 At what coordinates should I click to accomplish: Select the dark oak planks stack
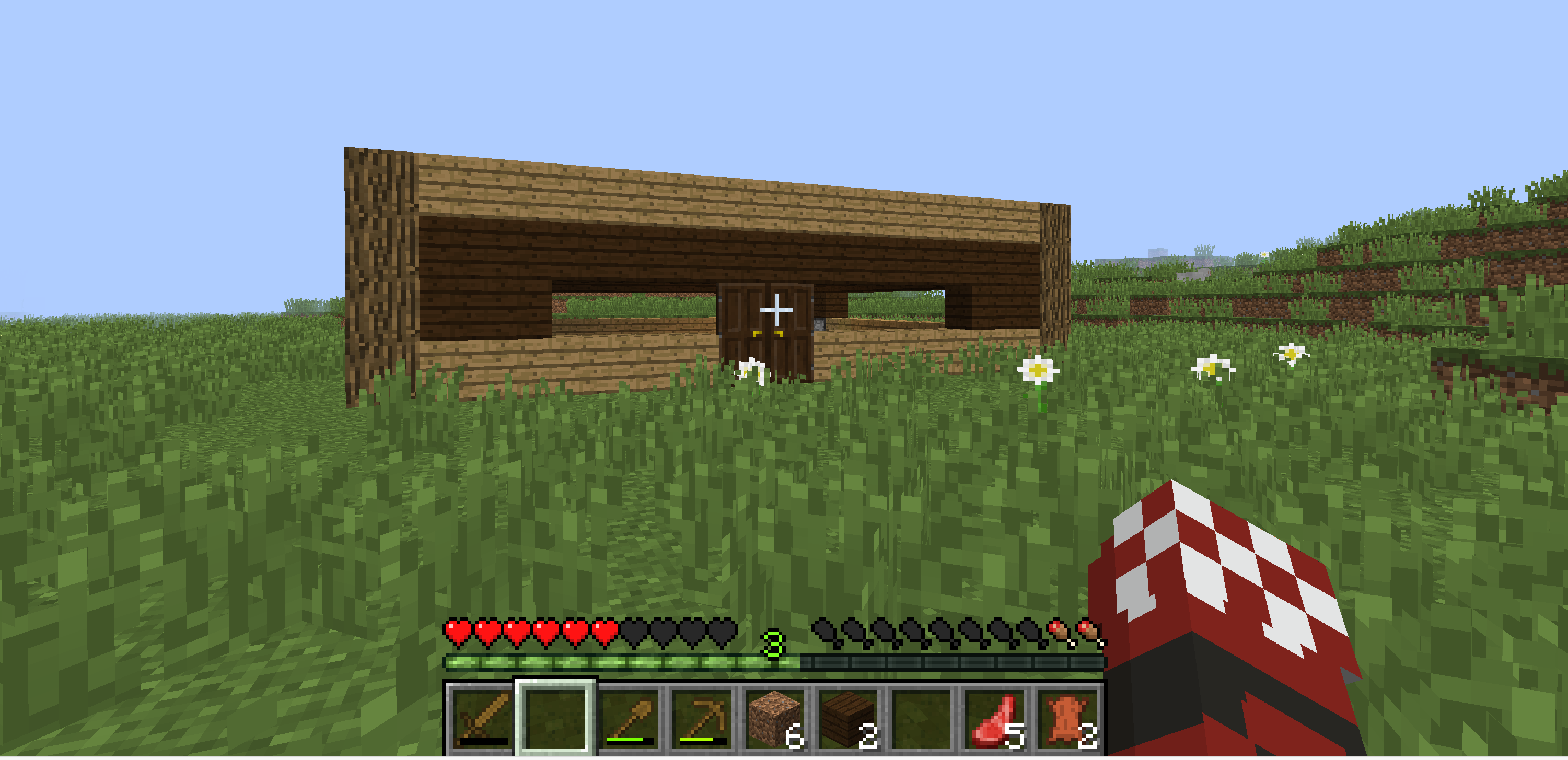click(x=852, y=721)
